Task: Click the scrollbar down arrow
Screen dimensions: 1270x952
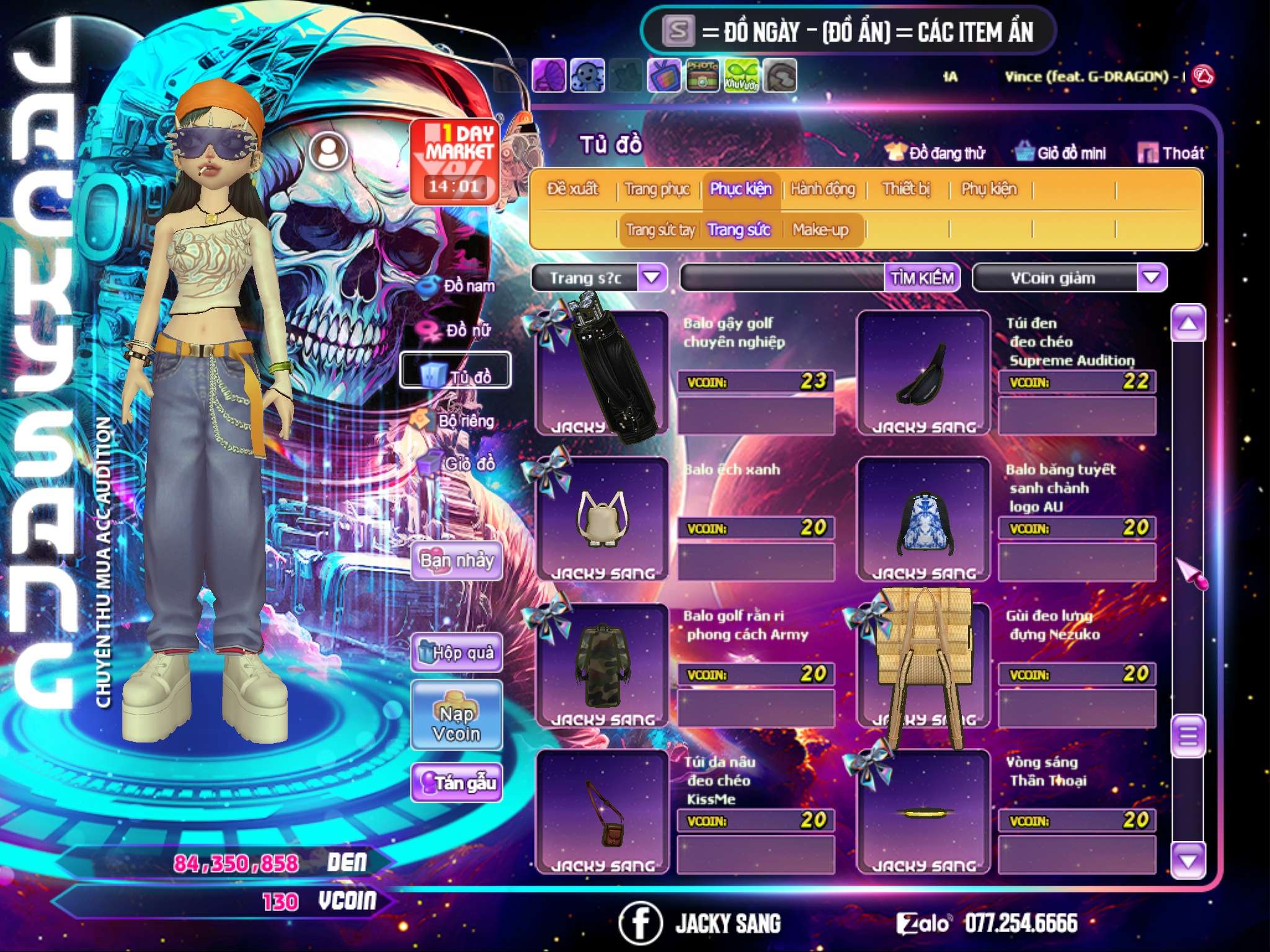Action: click(1188, 860)
